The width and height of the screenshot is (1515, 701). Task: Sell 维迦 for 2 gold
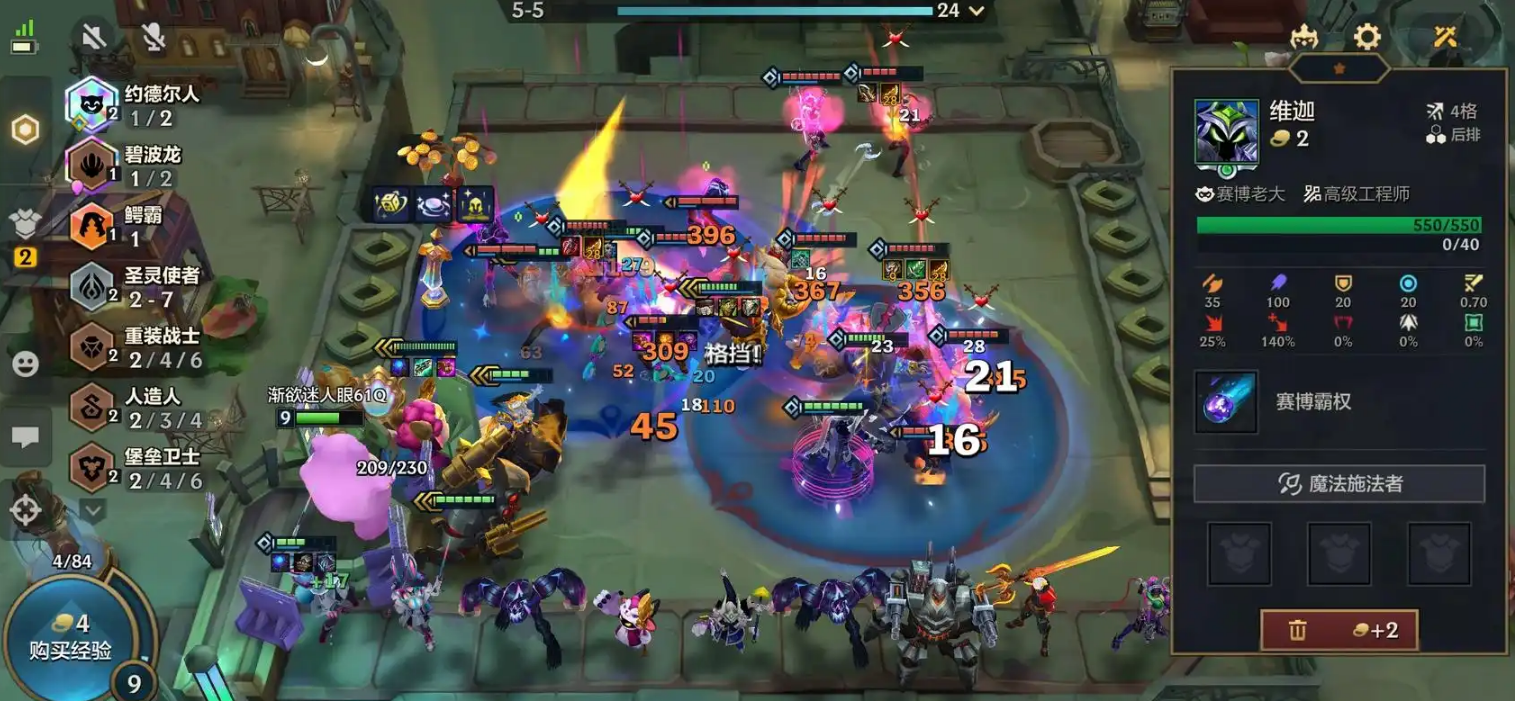[x=1338, y=630]
